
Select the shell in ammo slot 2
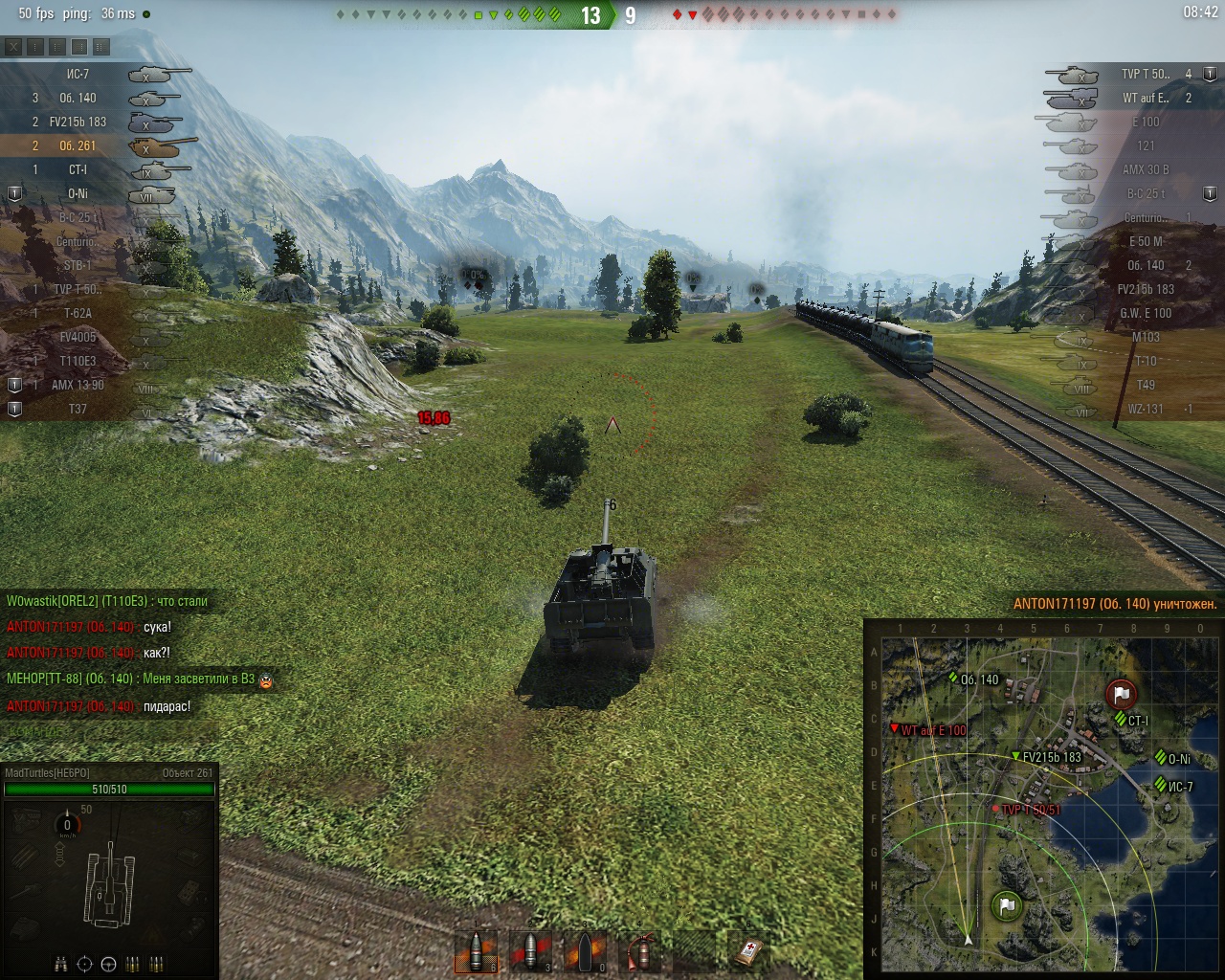click(530, 950)
